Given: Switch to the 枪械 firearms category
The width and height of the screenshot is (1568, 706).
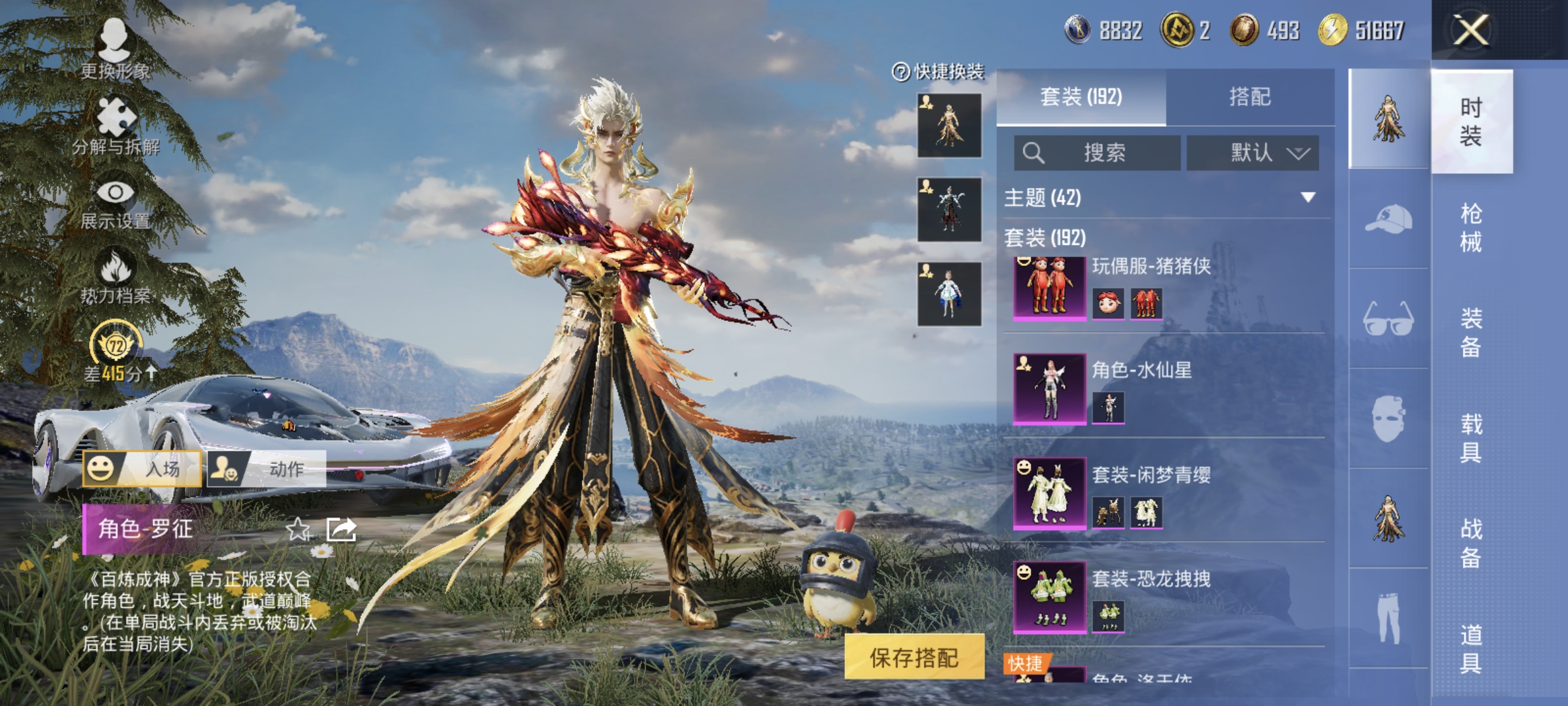Looking at the screenshot, I should click(1471, 228).
